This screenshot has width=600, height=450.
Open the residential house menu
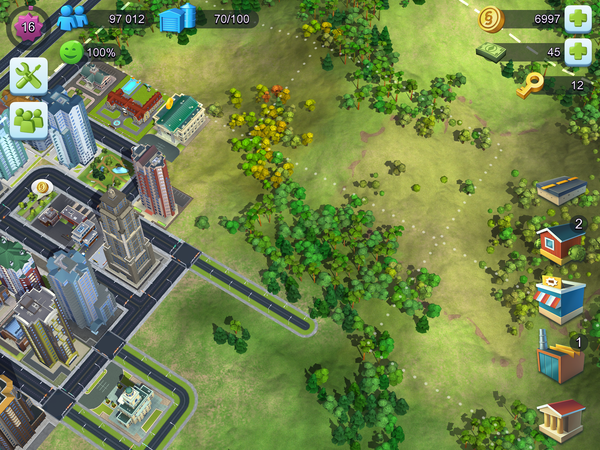[560, 243]
